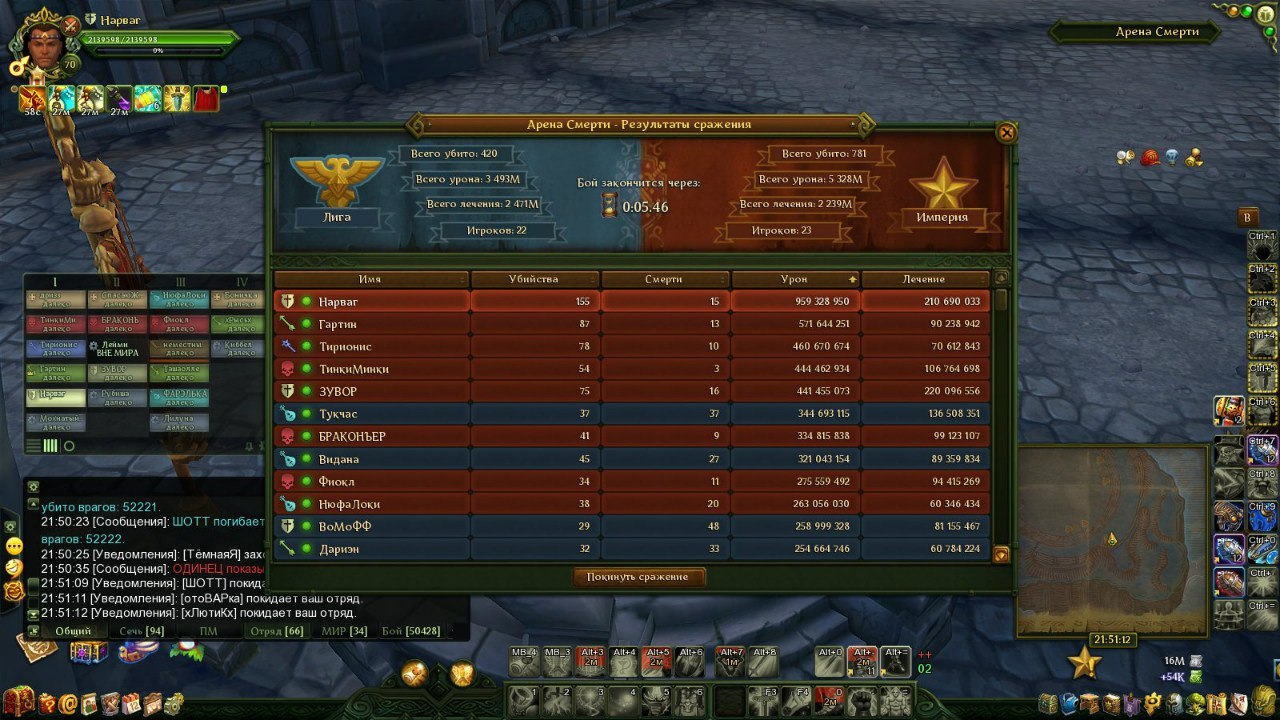Viewport: 1280px width, 720px height.
Task: Click the Покинуть сражение button
Action: coord(640,577)
